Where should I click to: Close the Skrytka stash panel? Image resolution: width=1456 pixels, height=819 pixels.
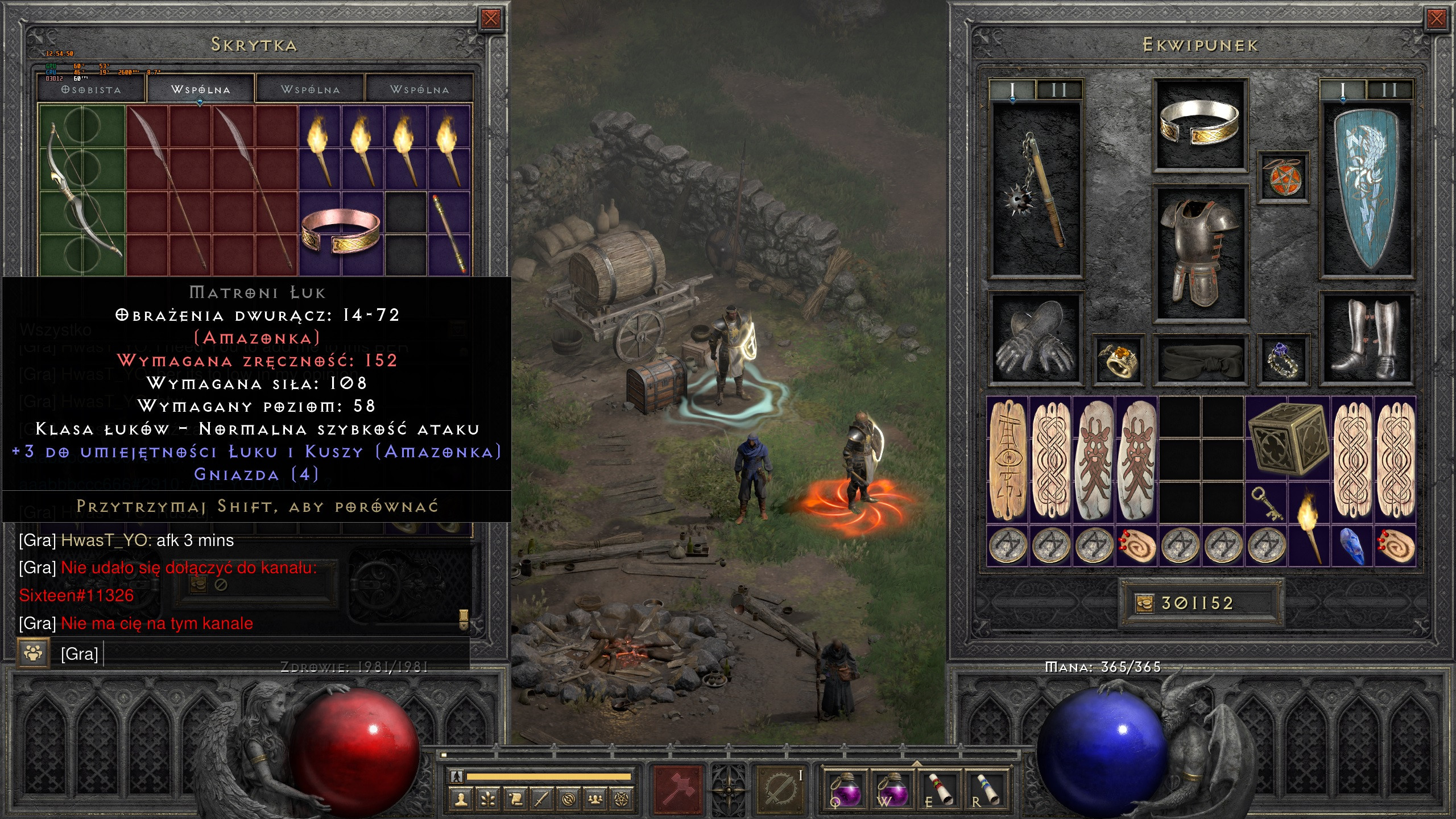pos(490,19)
